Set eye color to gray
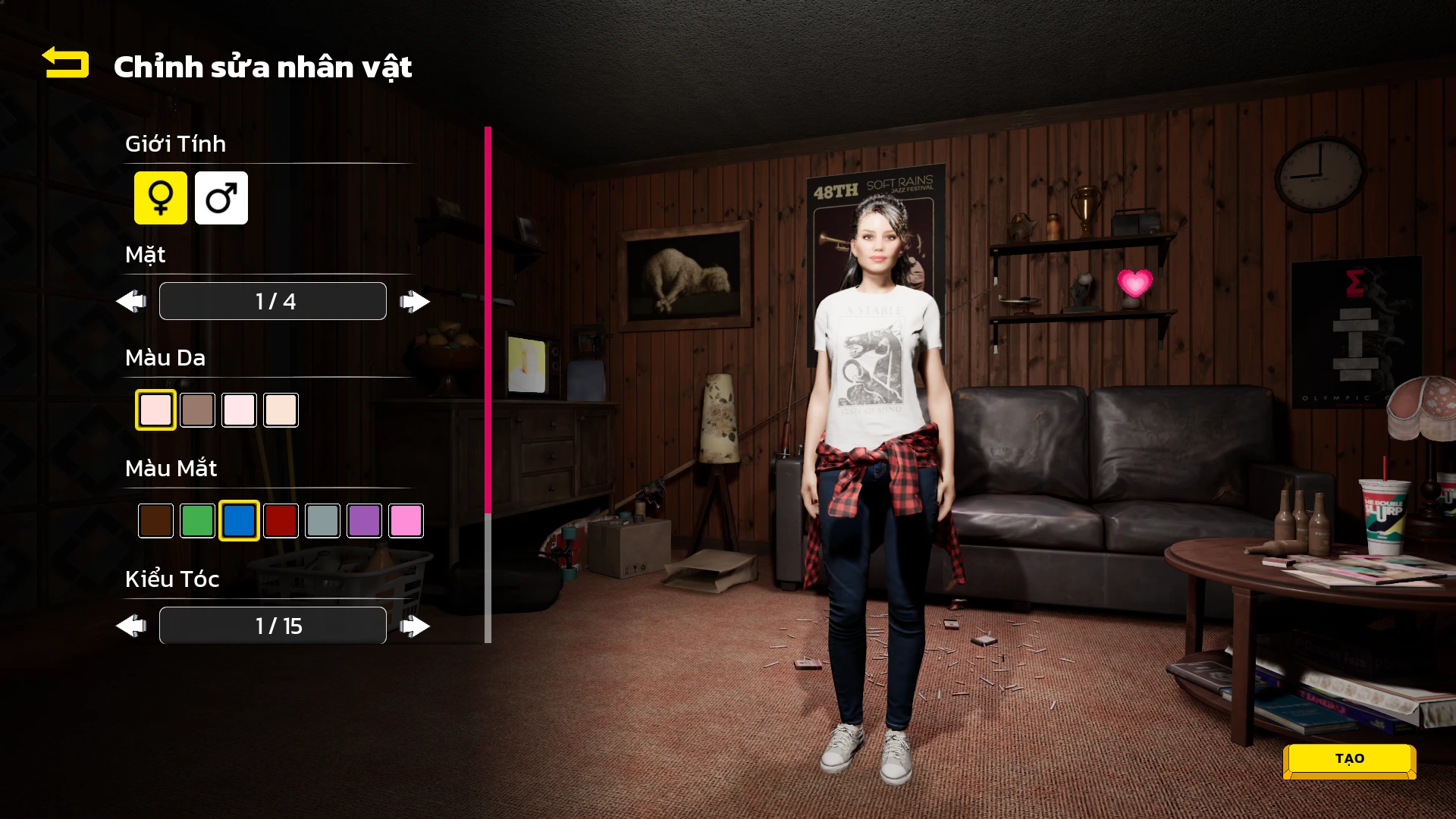 click(x=322, y=521)
